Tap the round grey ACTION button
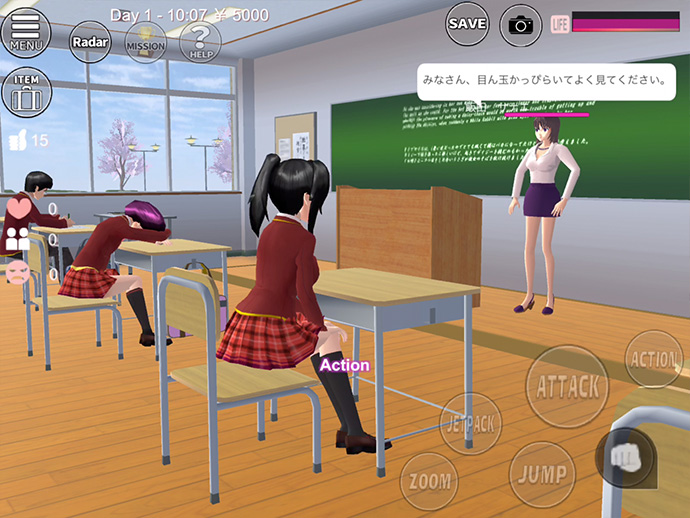 click(x=654, y=359)
